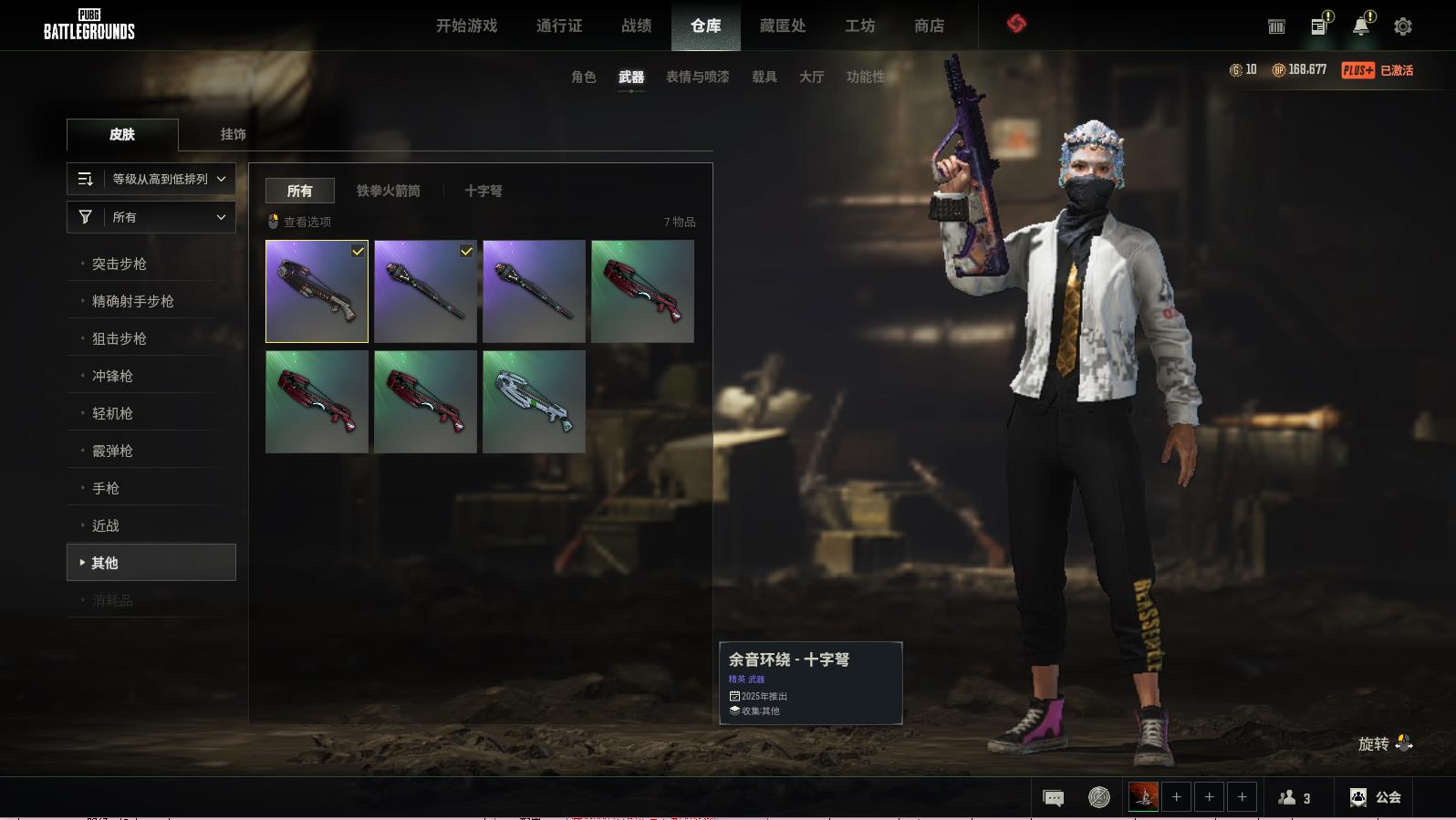1456x820 pixels.
Task: Choose the 狙击步枪 category
Action: (x=120, y=338)
